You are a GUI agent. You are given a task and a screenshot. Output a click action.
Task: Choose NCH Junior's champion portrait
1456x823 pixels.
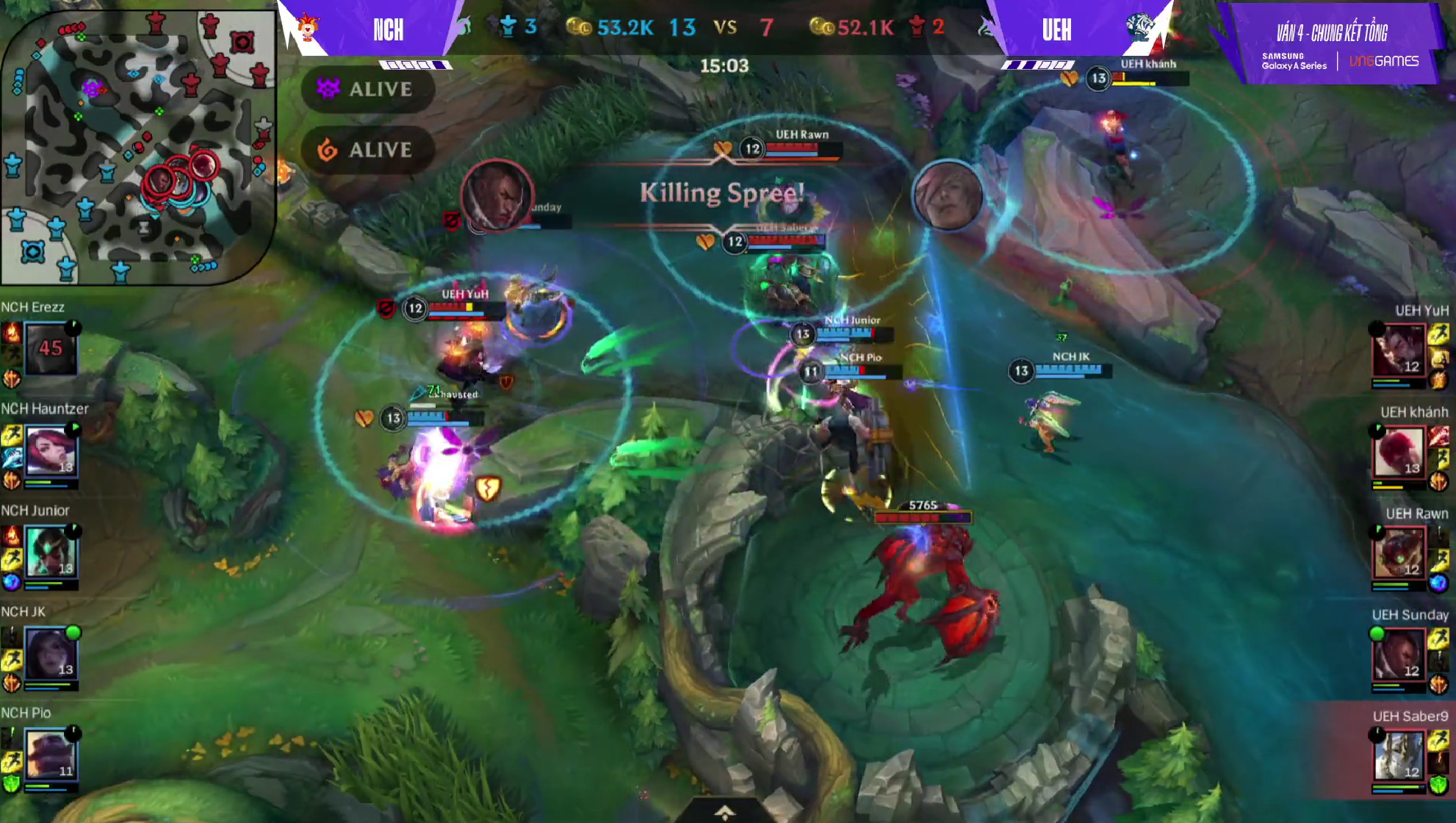(51, 552)
